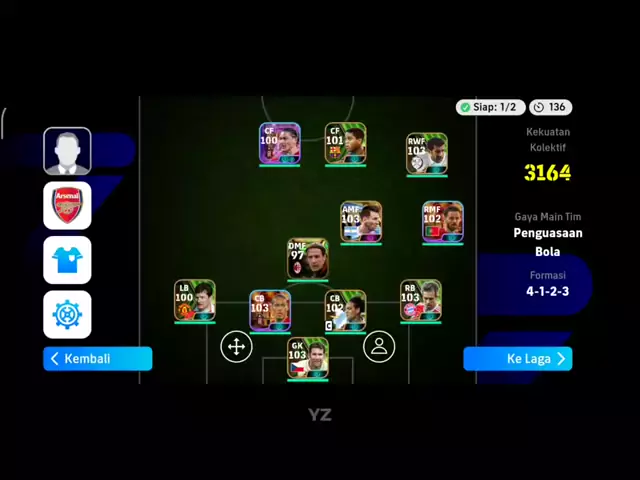Open the blue shirt kit icon
This screenshot has height=480, width=640.
pyautogui.click(x=67, y=260)
